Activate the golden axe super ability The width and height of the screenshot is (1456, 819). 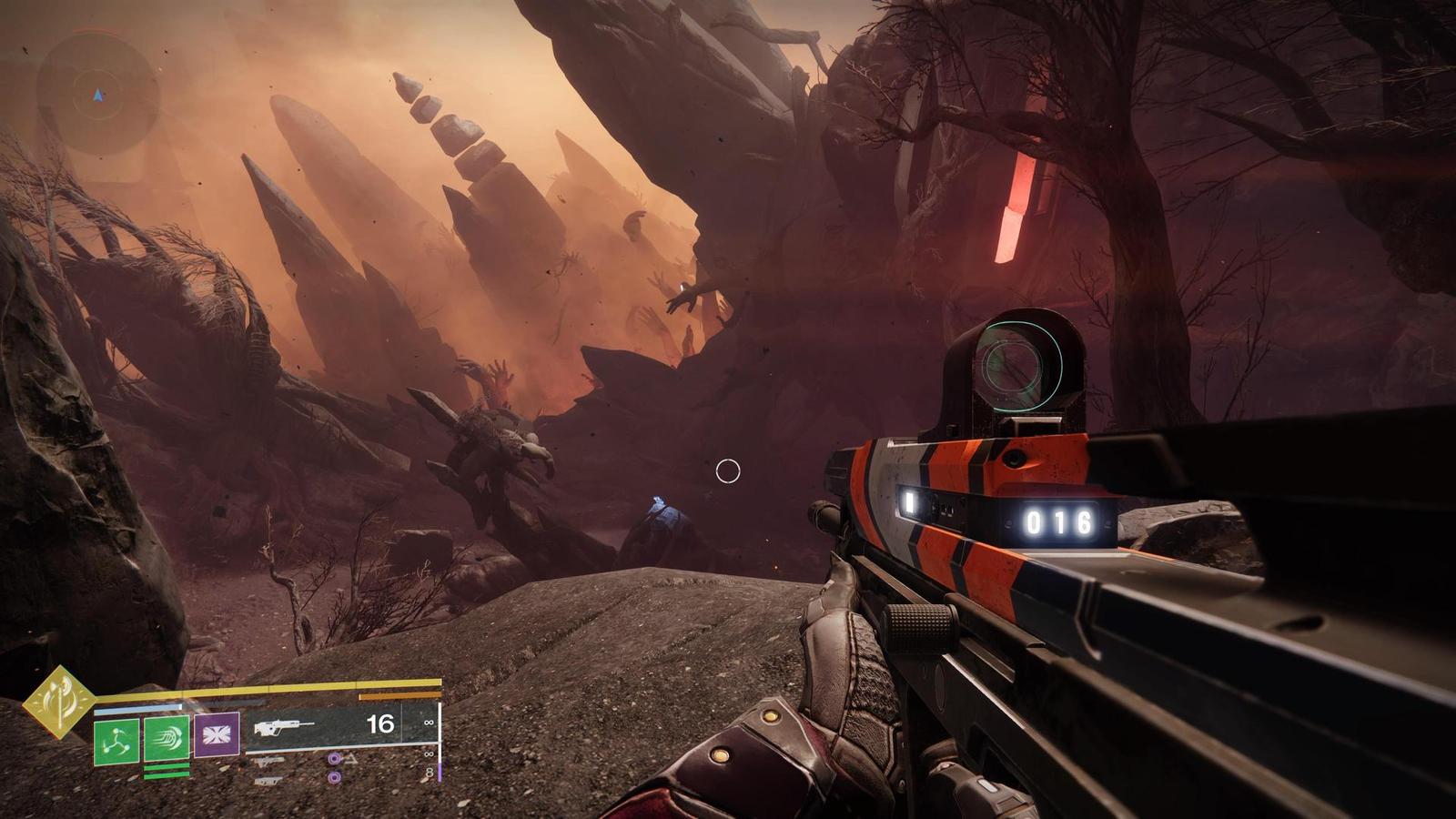click(x=59, y=702)
